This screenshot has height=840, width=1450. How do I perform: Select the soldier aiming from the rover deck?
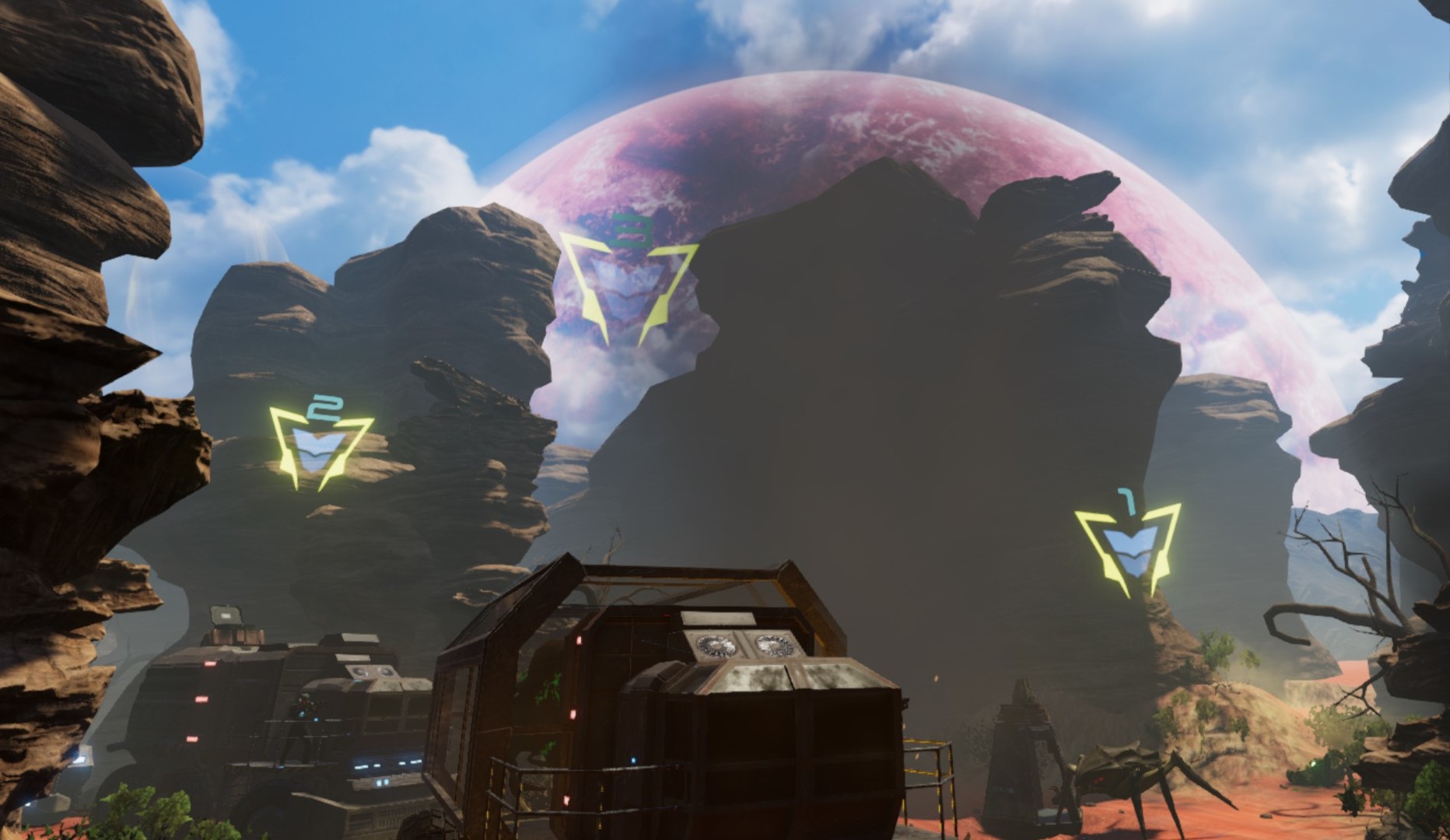pyautogui.click(x=305, y=704)
